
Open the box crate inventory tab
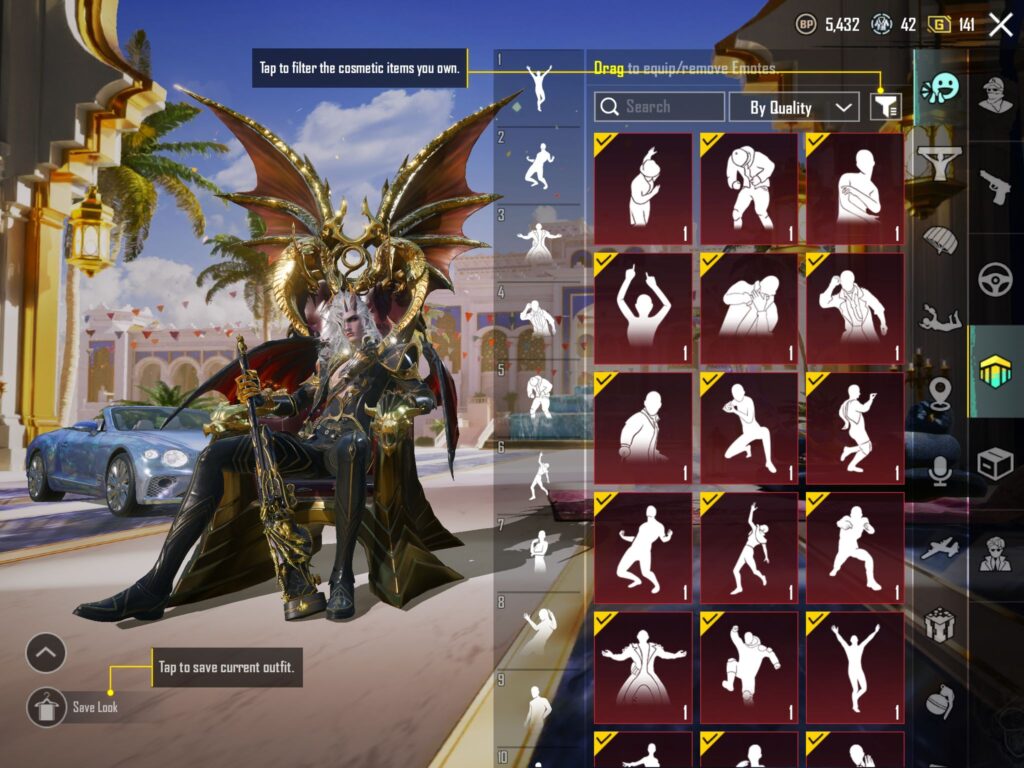point(995,463)
